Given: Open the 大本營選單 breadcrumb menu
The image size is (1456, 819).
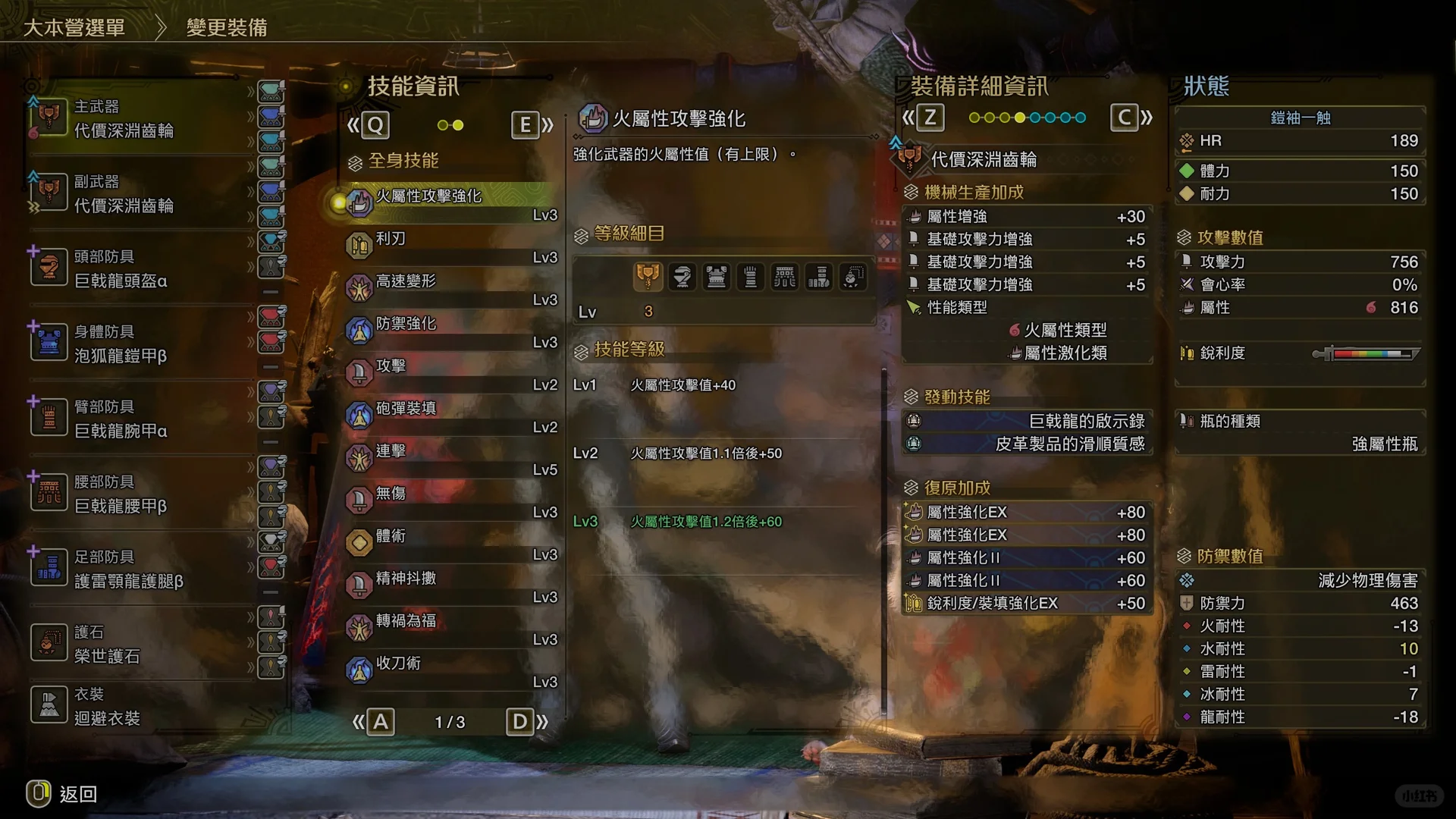Looking at the screenshot, I should [x=74, y=26].
